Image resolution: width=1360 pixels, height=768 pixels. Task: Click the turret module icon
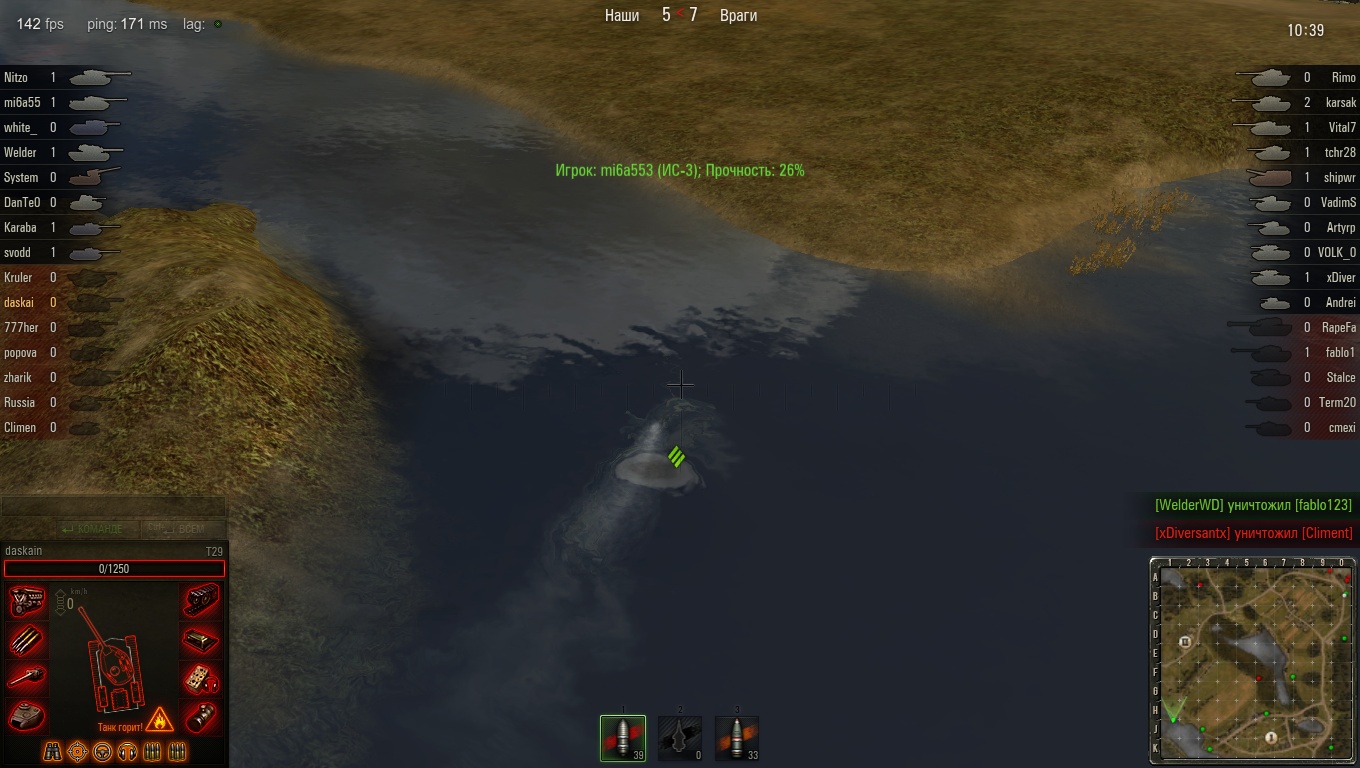pyautogui.click(x=26, y=716)
